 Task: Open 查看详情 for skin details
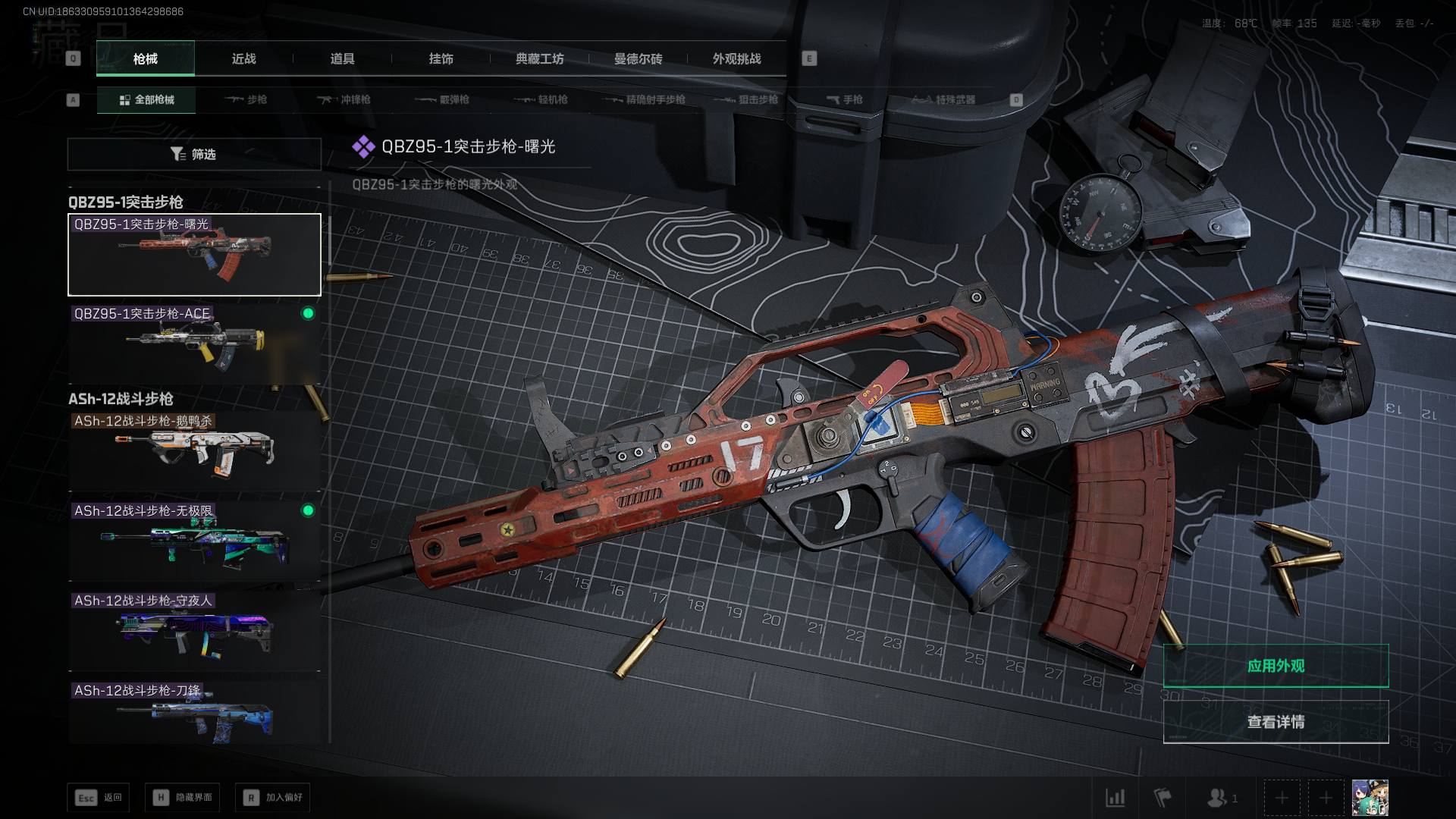click(x=1276, y=722)
